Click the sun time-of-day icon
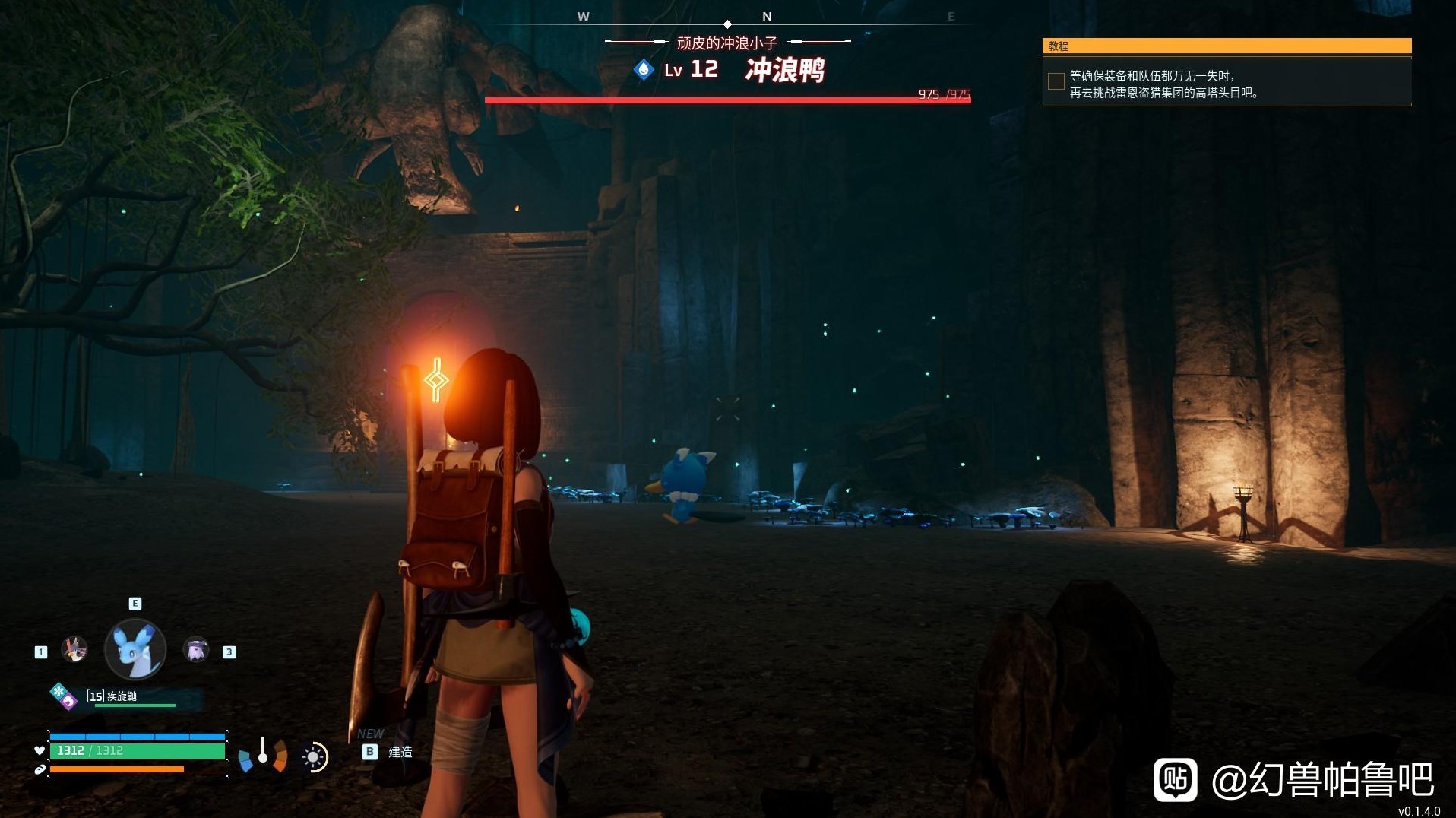Viewport: 1456px width, 818px height. tap(313, 756)
